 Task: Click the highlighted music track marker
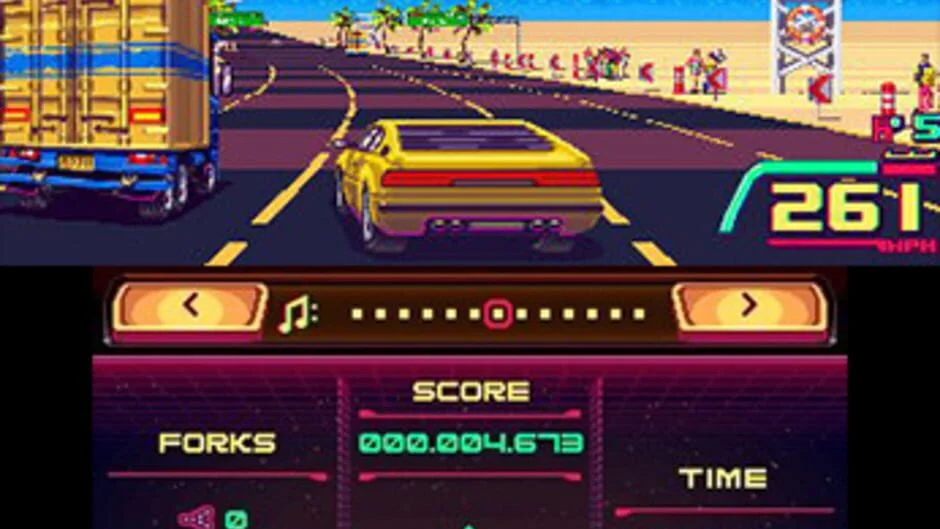coord(497,314)
